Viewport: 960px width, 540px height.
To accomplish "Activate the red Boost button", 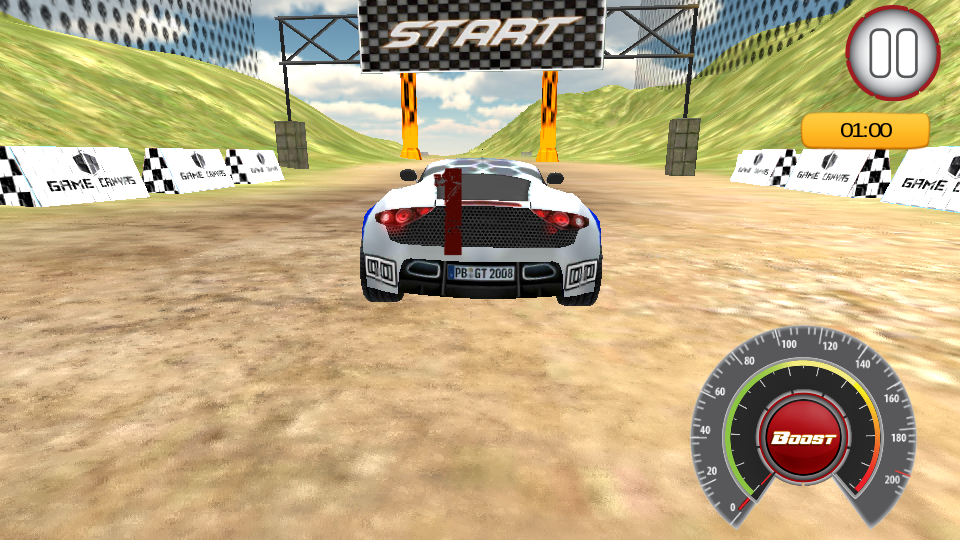I will pos(803,439).
